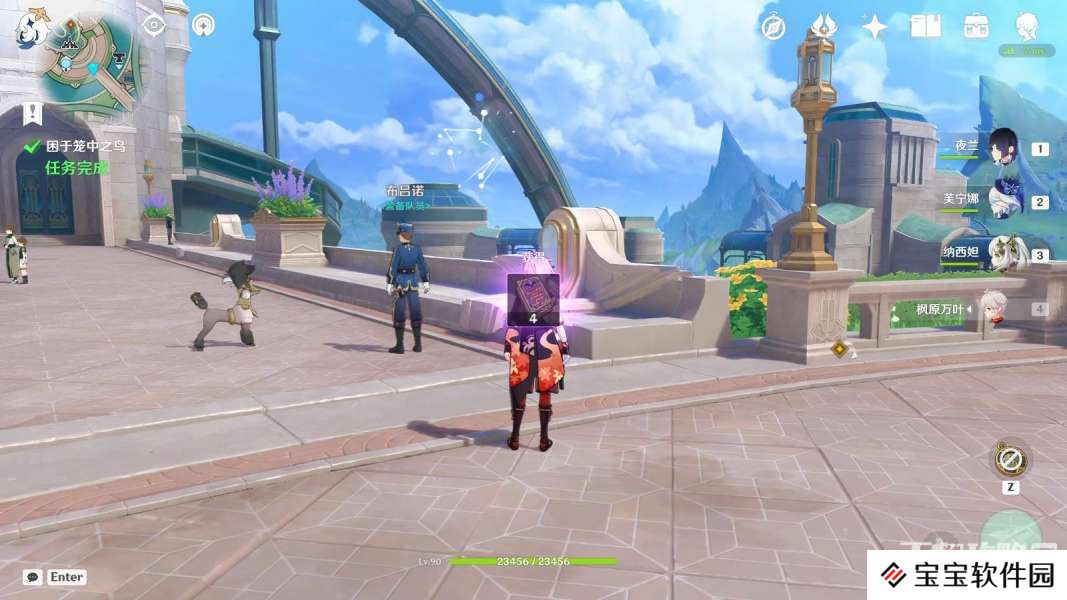Switch to party member 纳西妲

pyautogui.click(x=1003, y=254)
